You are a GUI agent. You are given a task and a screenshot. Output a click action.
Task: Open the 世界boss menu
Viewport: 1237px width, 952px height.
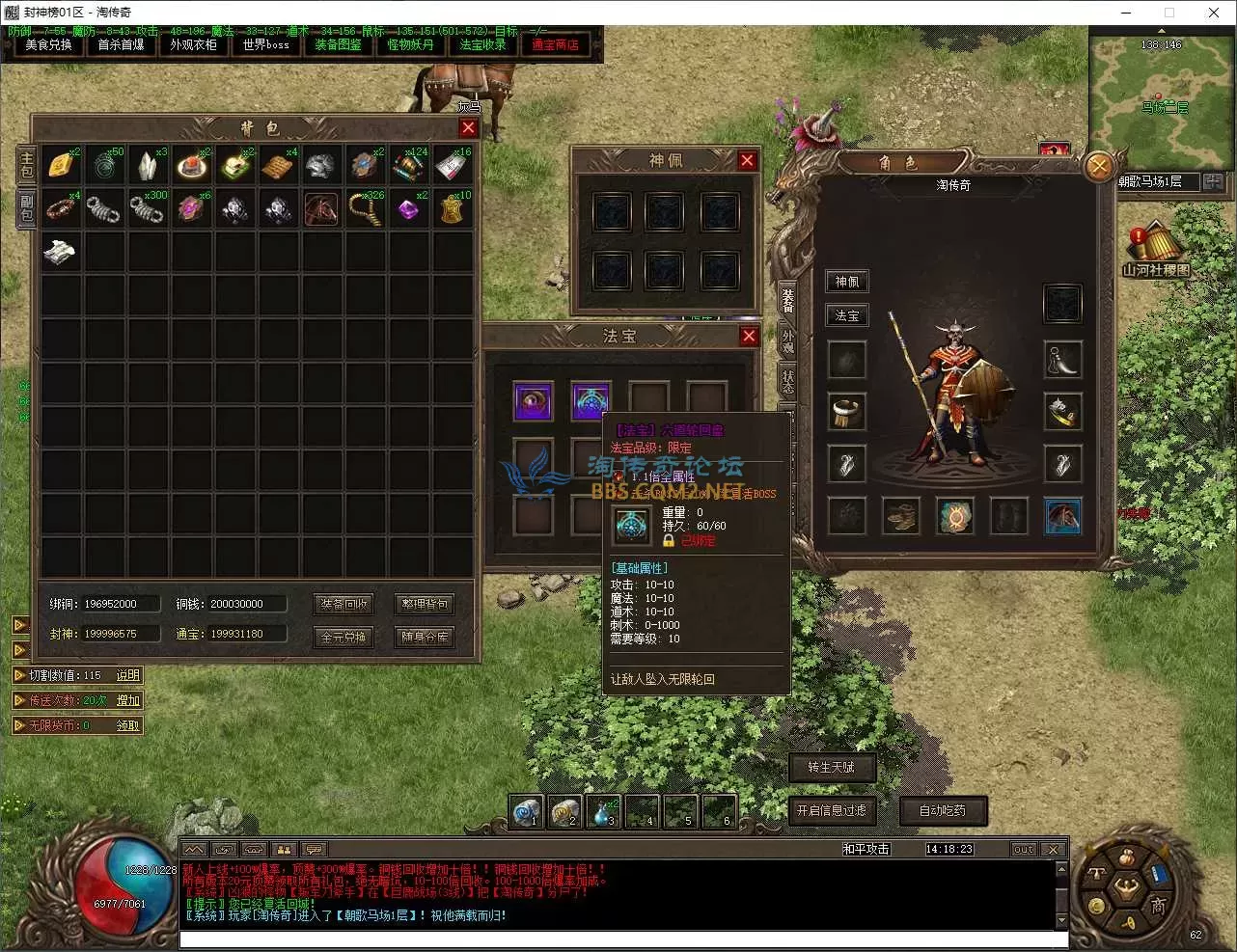(265, 44)
